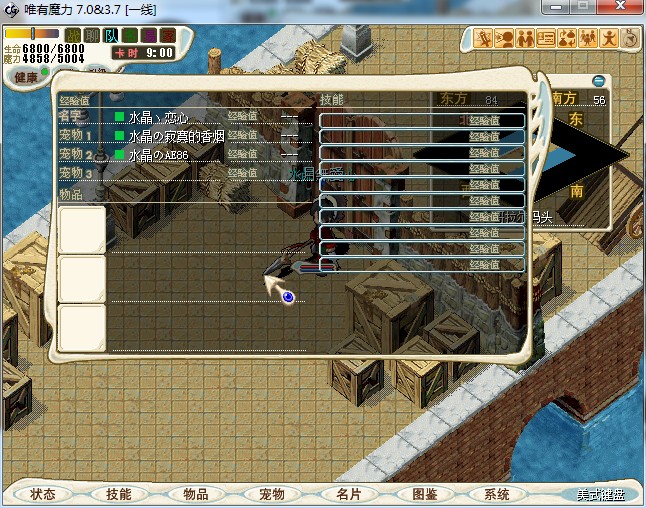Toggle the 队 team mode switch

pos(111,36)
